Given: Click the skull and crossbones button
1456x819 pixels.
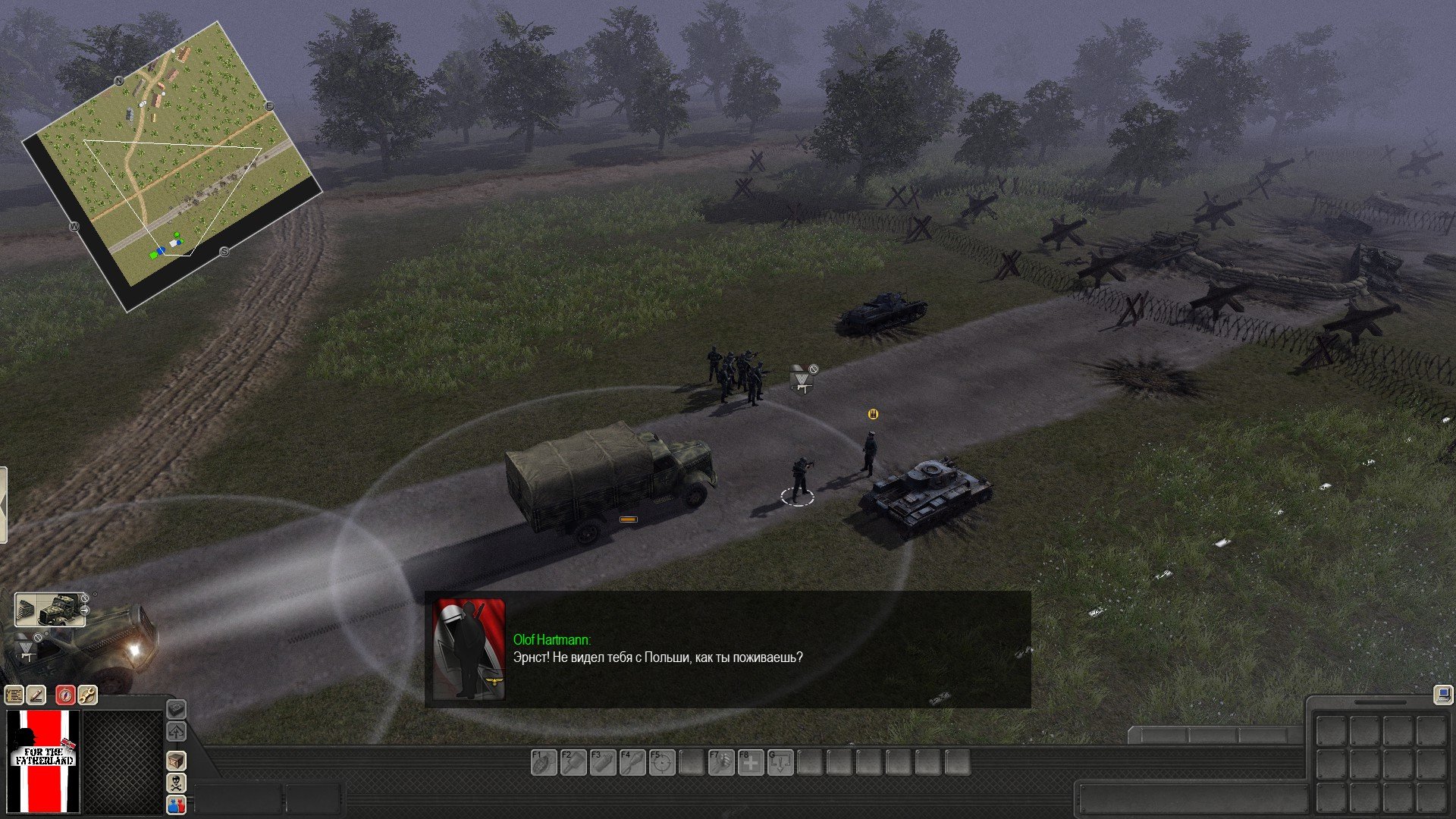Looking at the screenshot, I should [x=176, y=783].
